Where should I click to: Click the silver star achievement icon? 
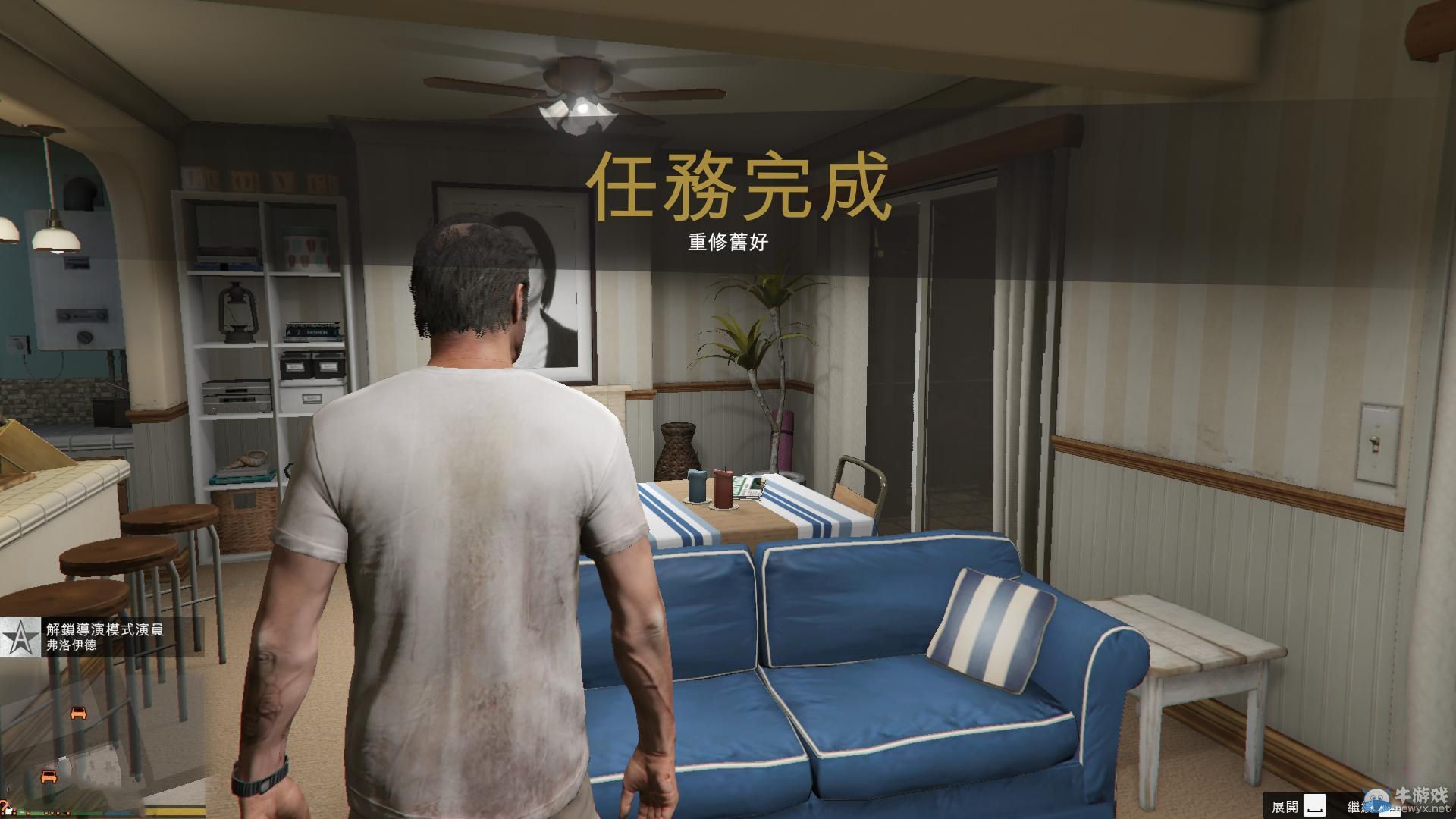20,637
